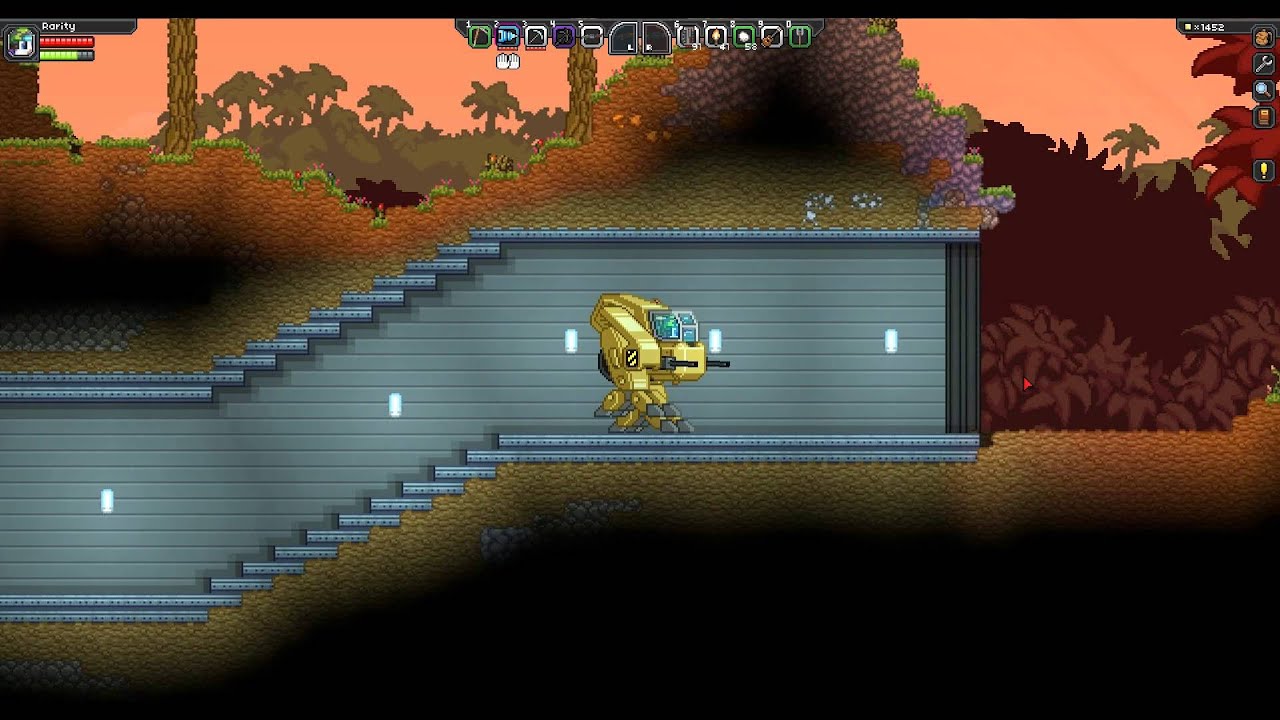Select the item stack of 91 in slot 6
The image size is (1280, 720).
pyautogui.click(x=688, y=37)
